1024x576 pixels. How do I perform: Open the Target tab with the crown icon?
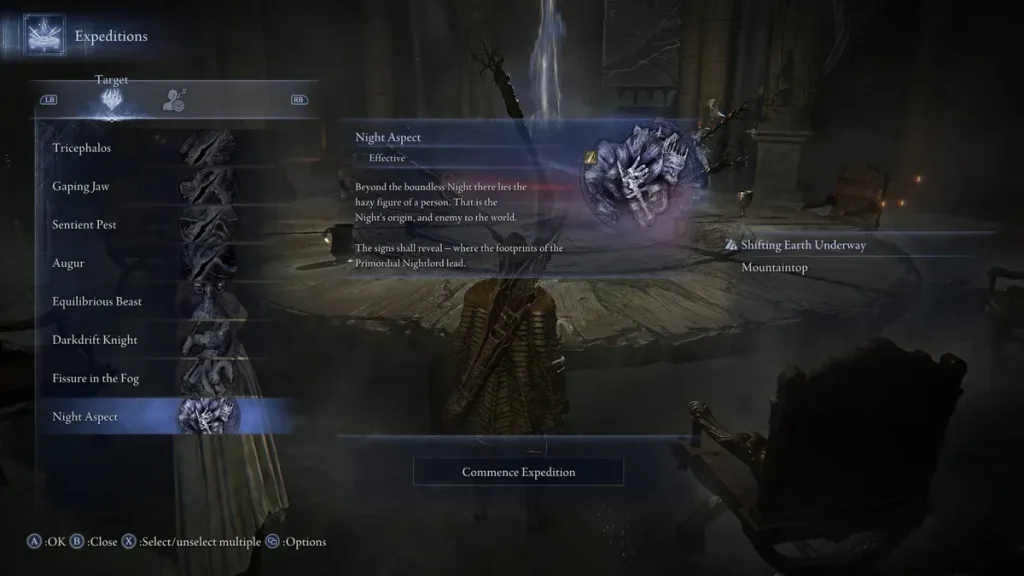[x=111, y=99]
